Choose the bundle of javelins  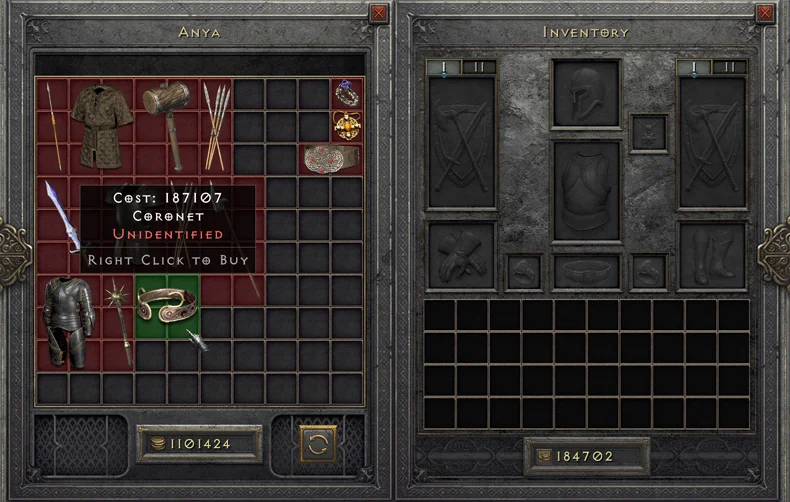(x=216, y=125)
